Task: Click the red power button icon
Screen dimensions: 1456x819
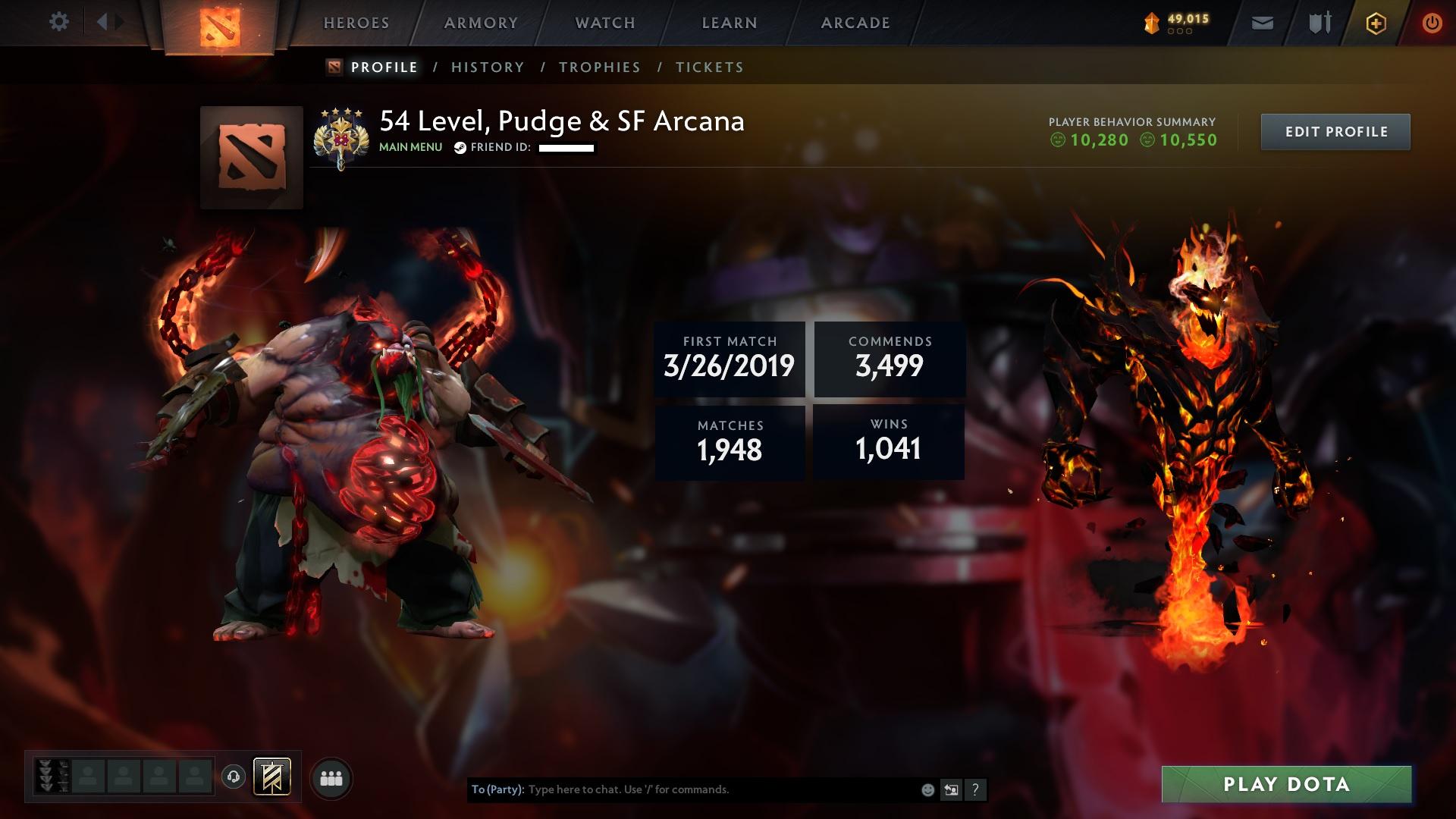Action: click(x=1432, y=23)
